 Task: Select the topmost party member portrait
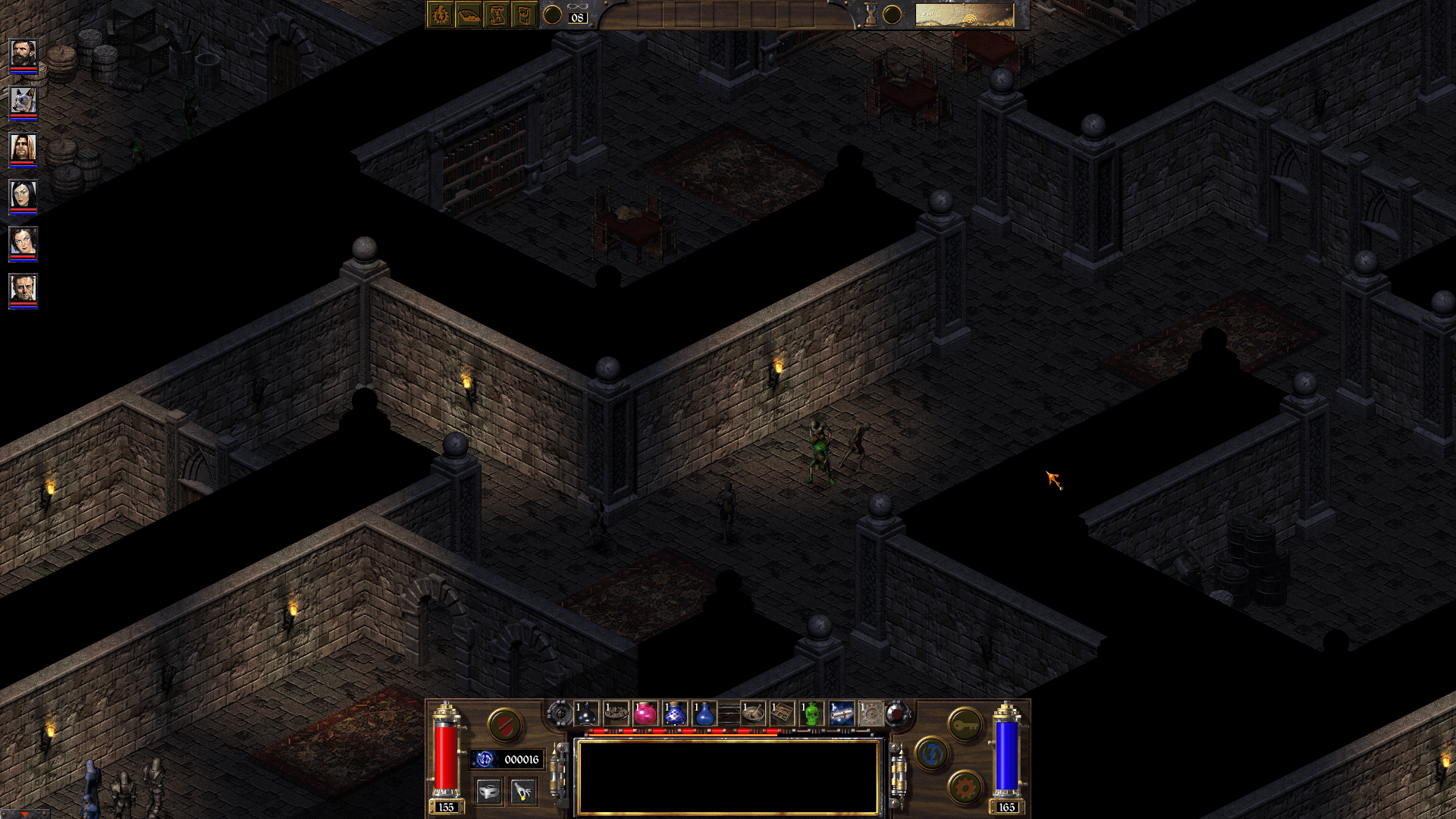(x=23, y=53)
